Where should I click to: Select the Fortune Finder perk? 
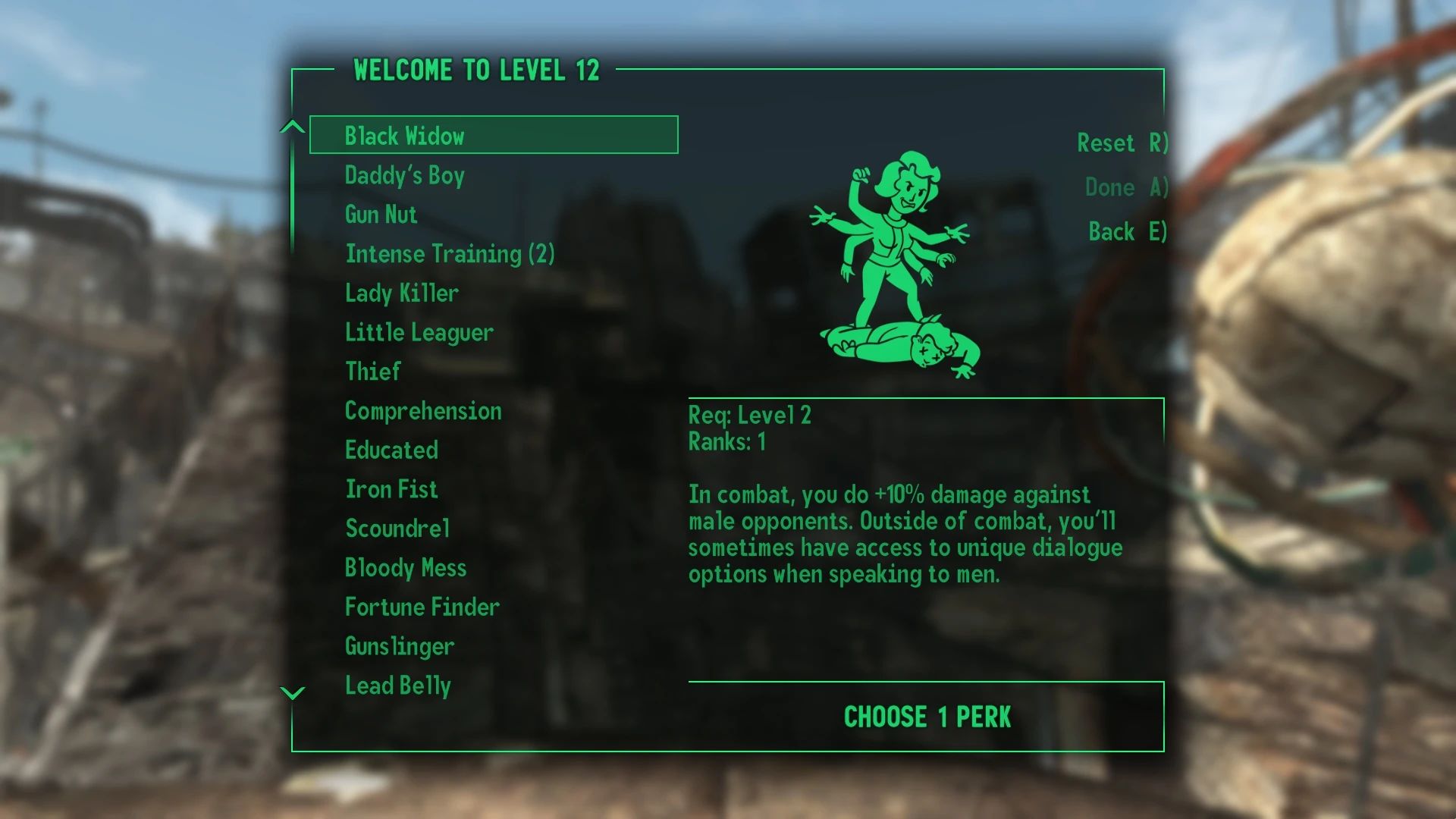422,607
